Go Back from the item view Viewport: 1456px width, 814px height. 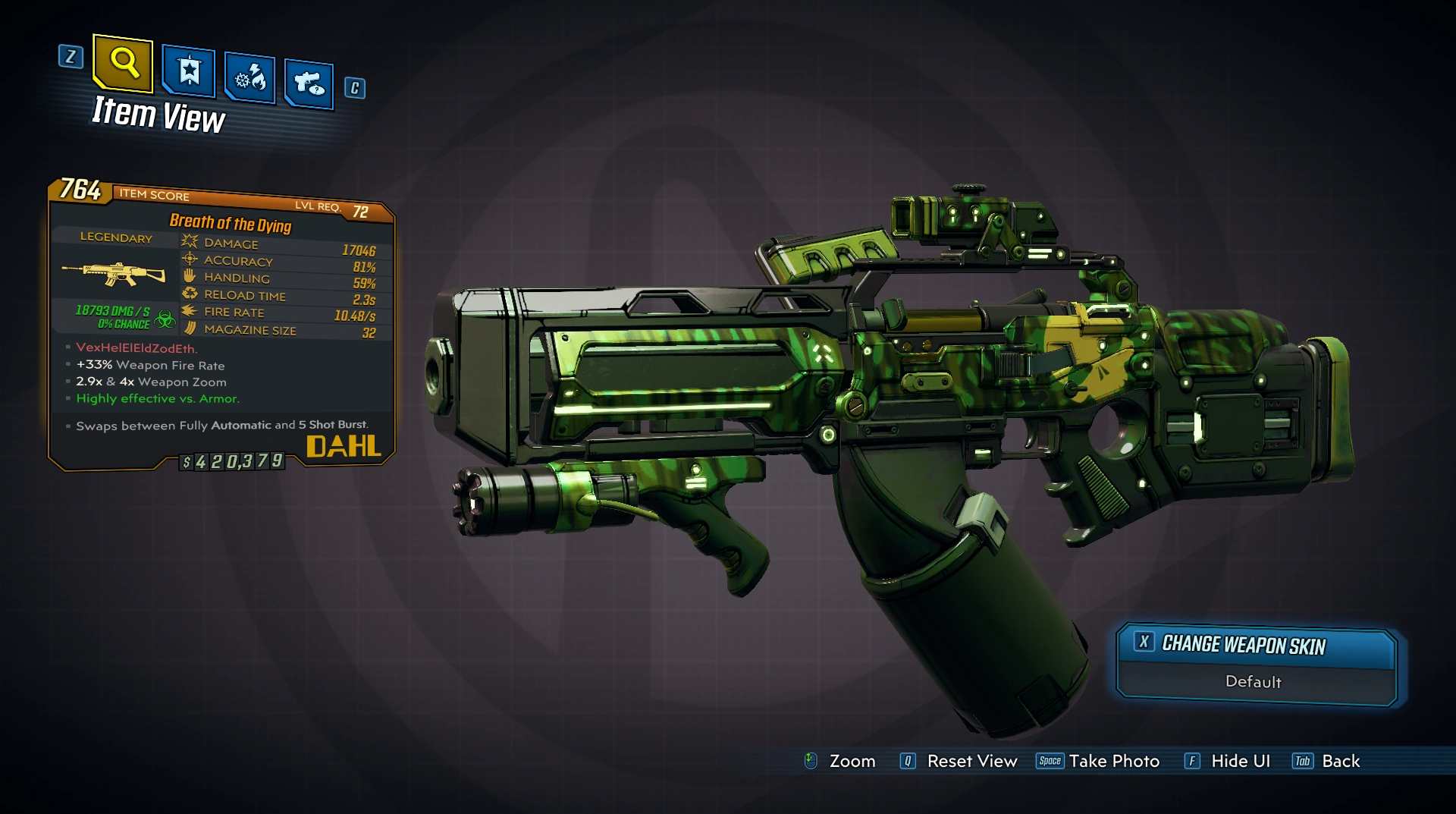(1339, 761)
